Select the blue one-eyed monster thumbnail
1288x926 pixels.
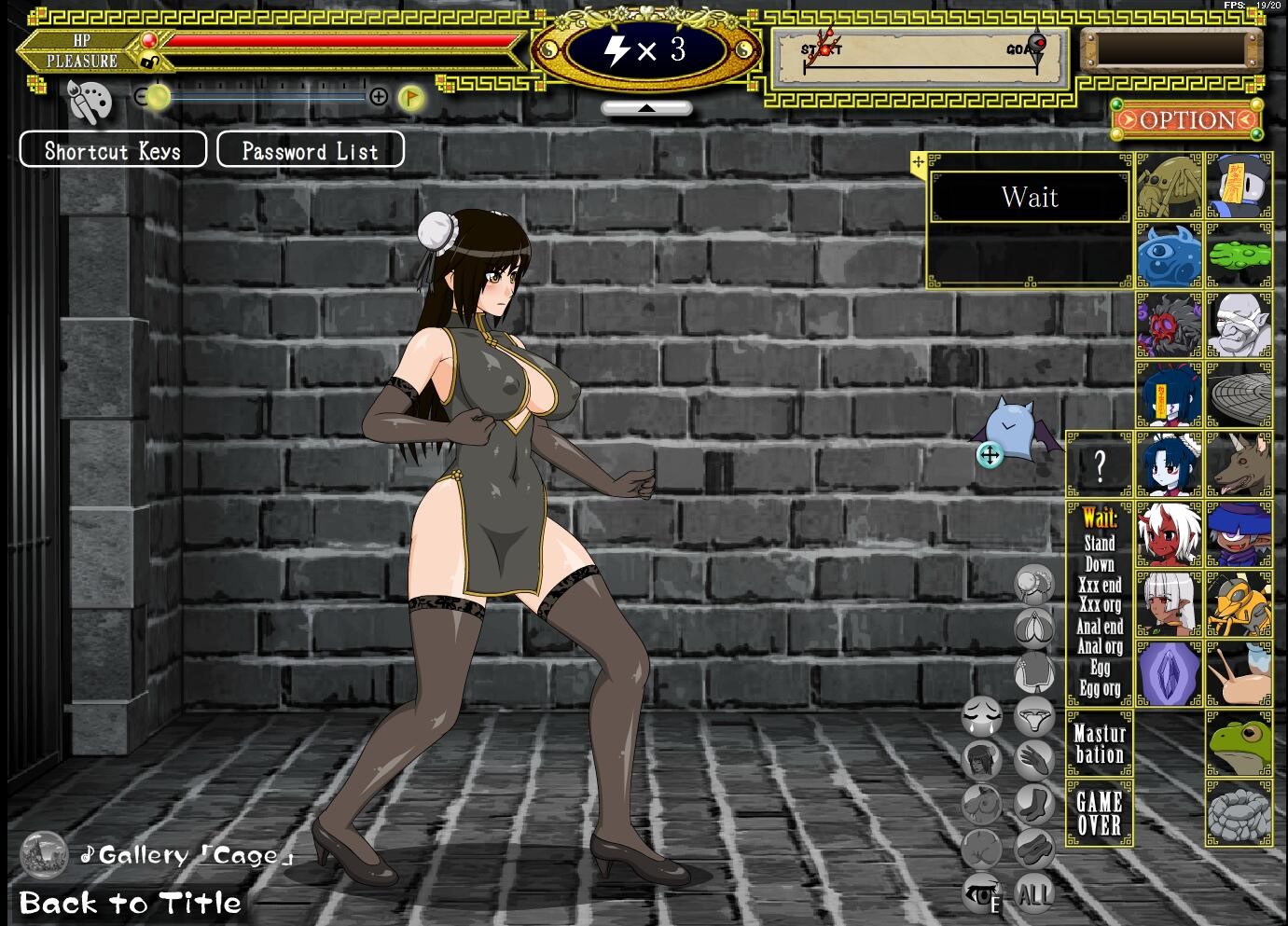1170,256
